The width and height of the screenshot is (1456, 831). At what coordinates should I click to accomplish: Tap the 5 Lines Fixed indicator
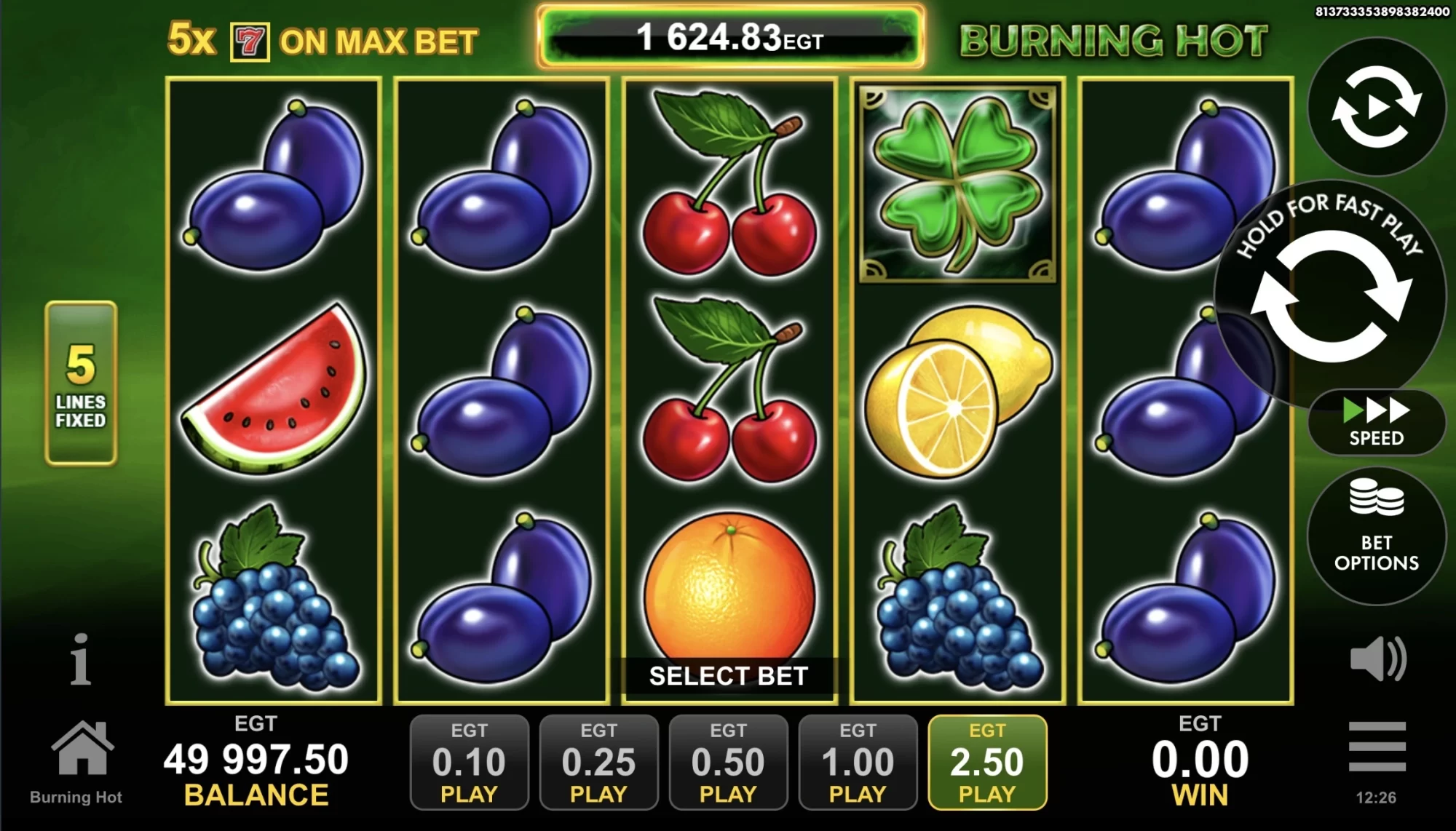pos(81,383)
